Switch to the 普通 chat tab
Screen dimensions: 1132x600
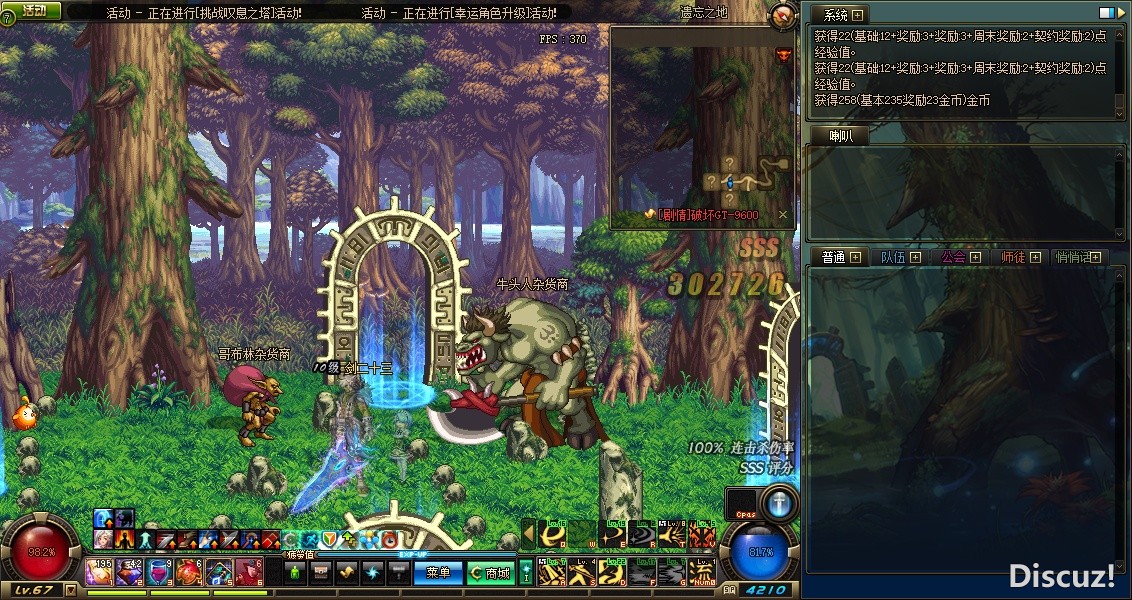pyautogui.click(x=834, y=257)
